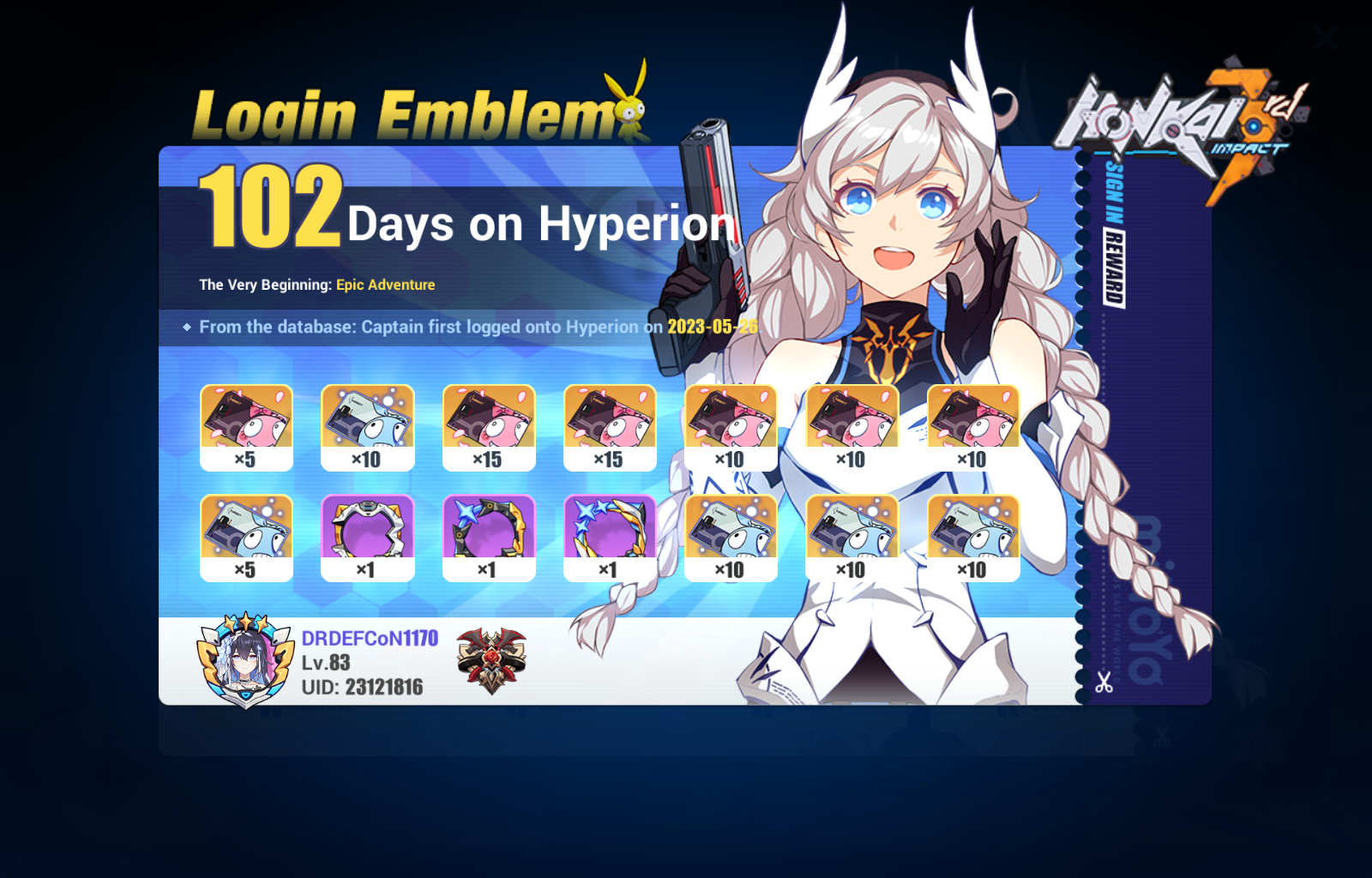The image size is (1372, 878).
Task: Open the red armada rank badge
Action: [490, 660]
